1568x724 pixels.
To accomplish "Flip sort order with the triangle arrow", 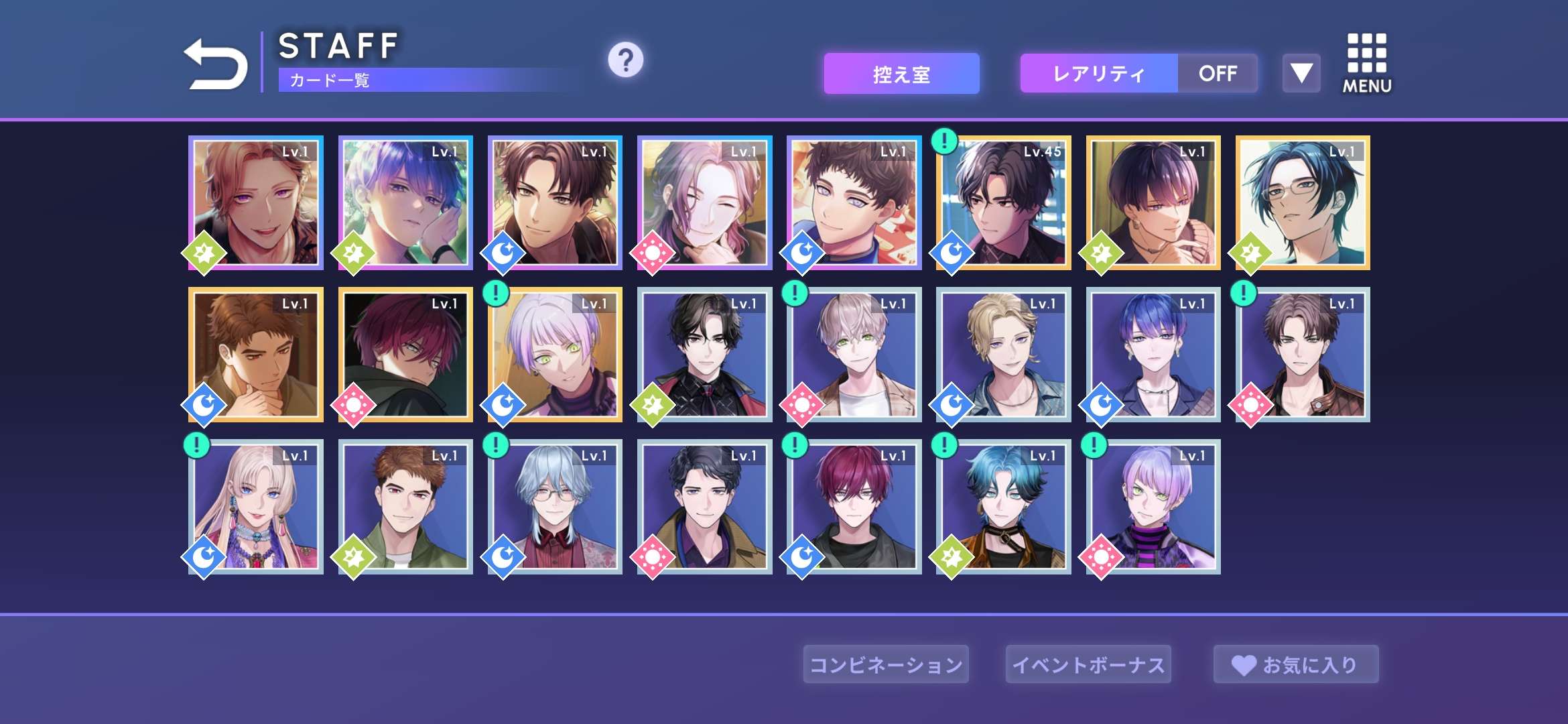I will (x=1301, y=73).
